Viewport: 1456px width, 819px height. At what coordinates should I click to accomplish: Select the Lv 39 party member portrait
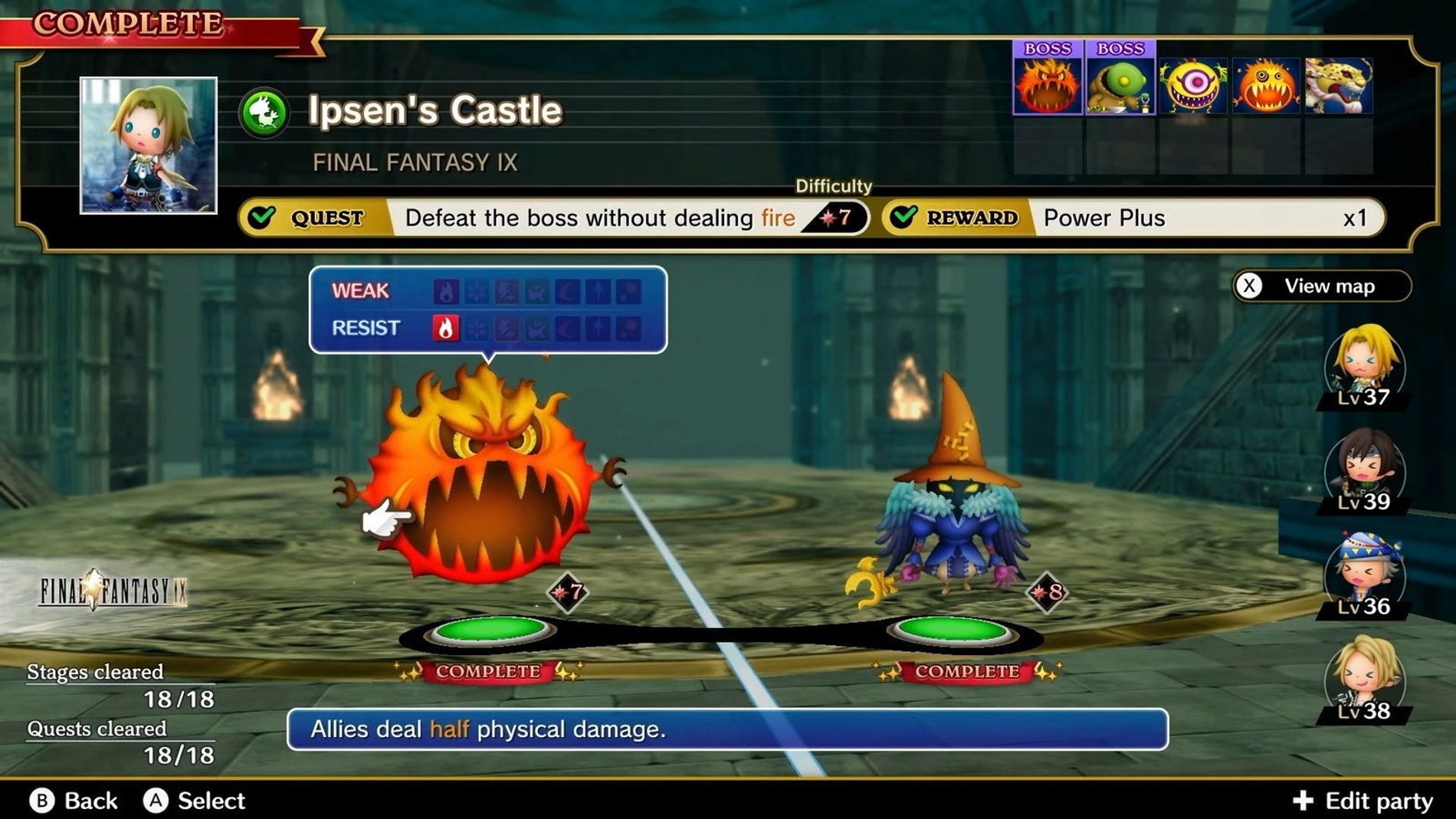coord(1364,470)
